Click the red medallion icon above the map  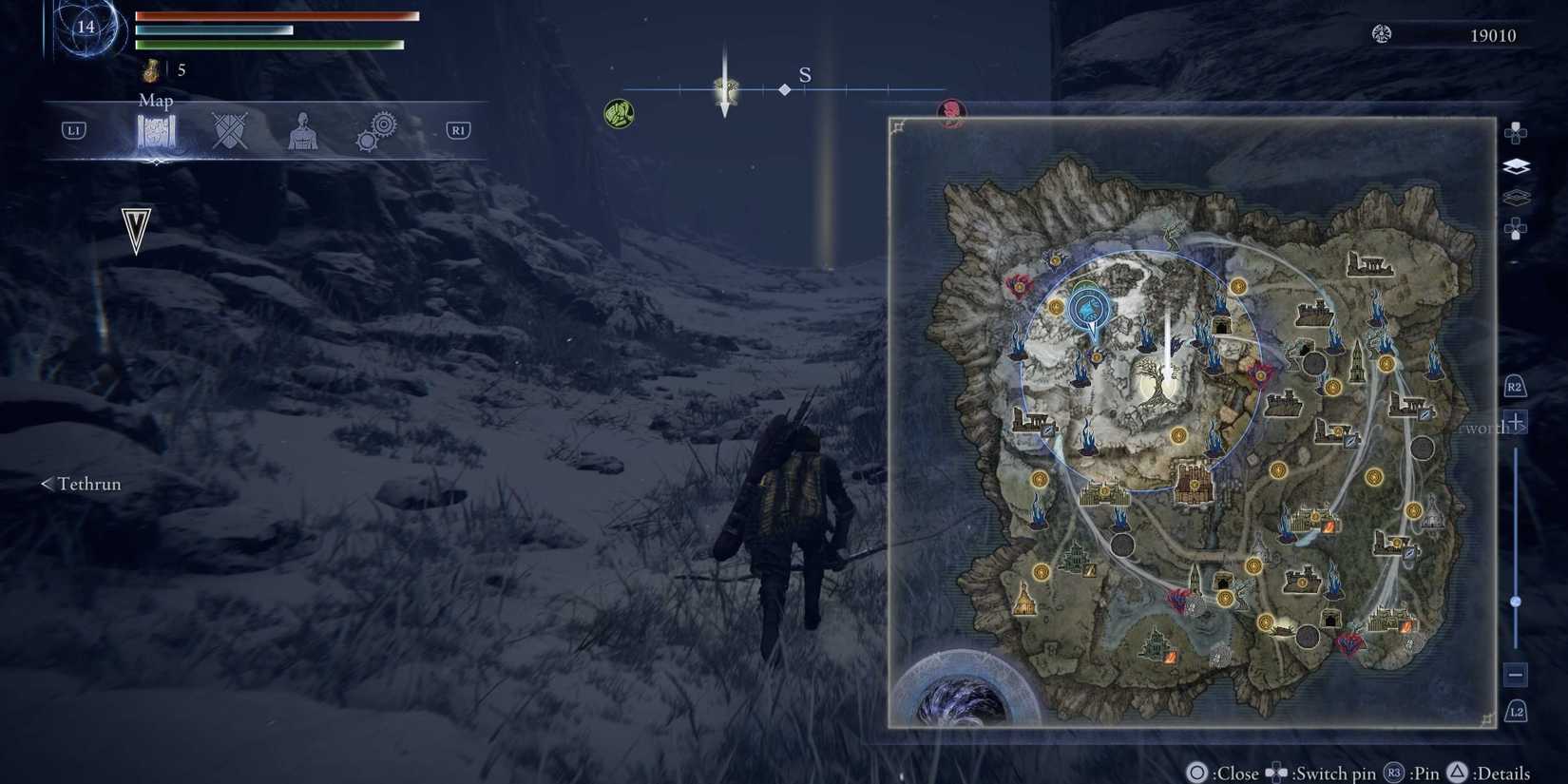(x=950, y=111)
